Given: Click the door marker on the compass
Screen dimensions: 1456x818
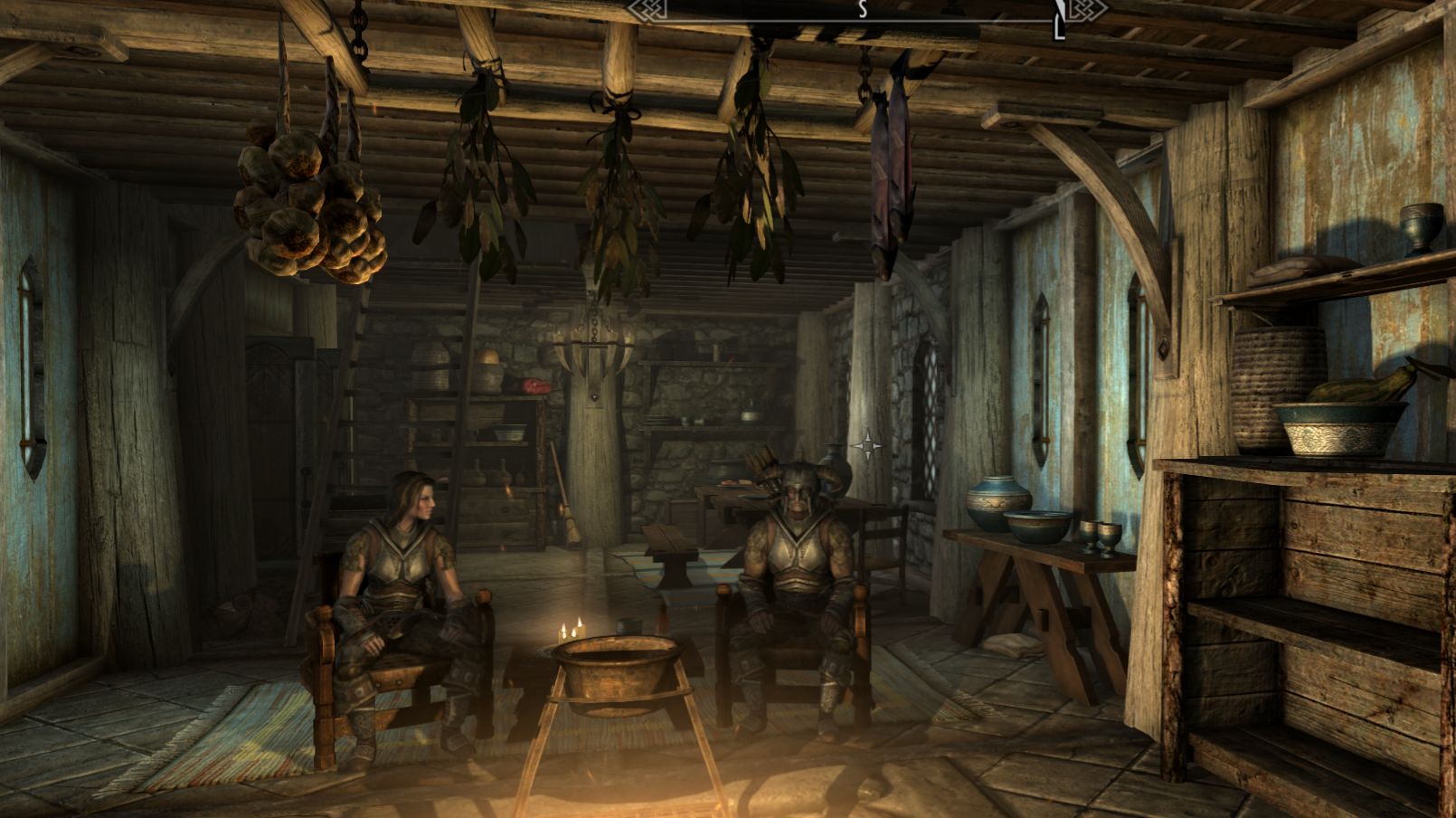Looking at the screenshot, I should tap(1058, 23).
